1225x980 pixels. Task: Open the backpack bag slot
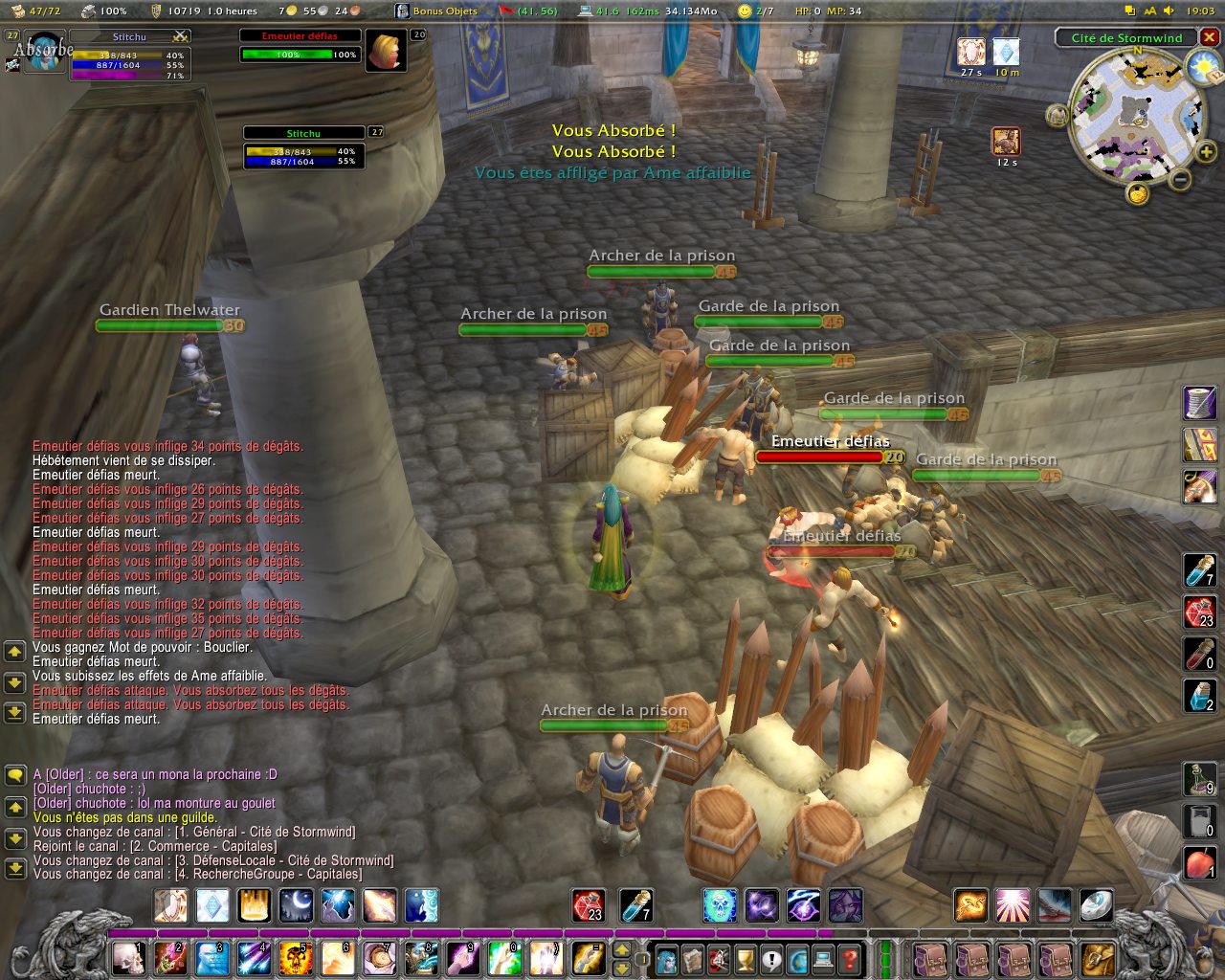[x=1098, y=957]
